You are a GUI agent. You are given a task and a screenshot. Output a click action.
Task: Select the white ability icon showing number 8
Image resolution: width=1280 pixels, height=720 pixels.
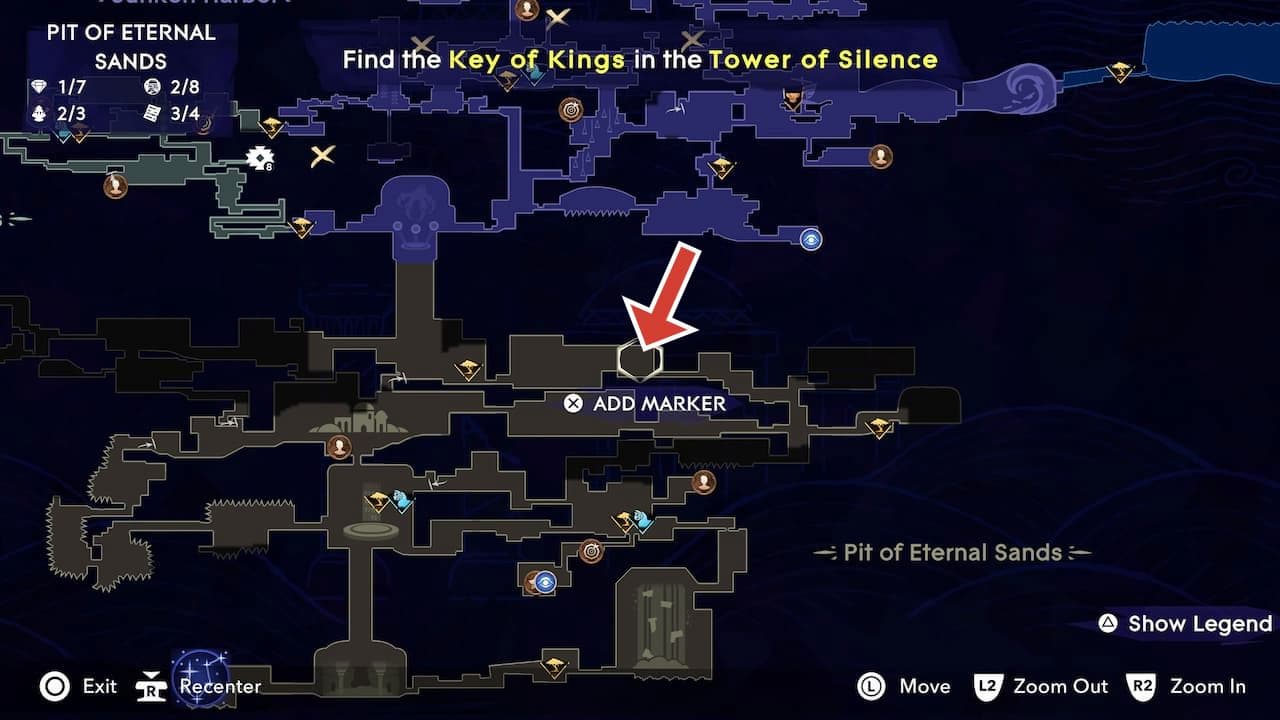pyautogui.click(x=259, y=158)
